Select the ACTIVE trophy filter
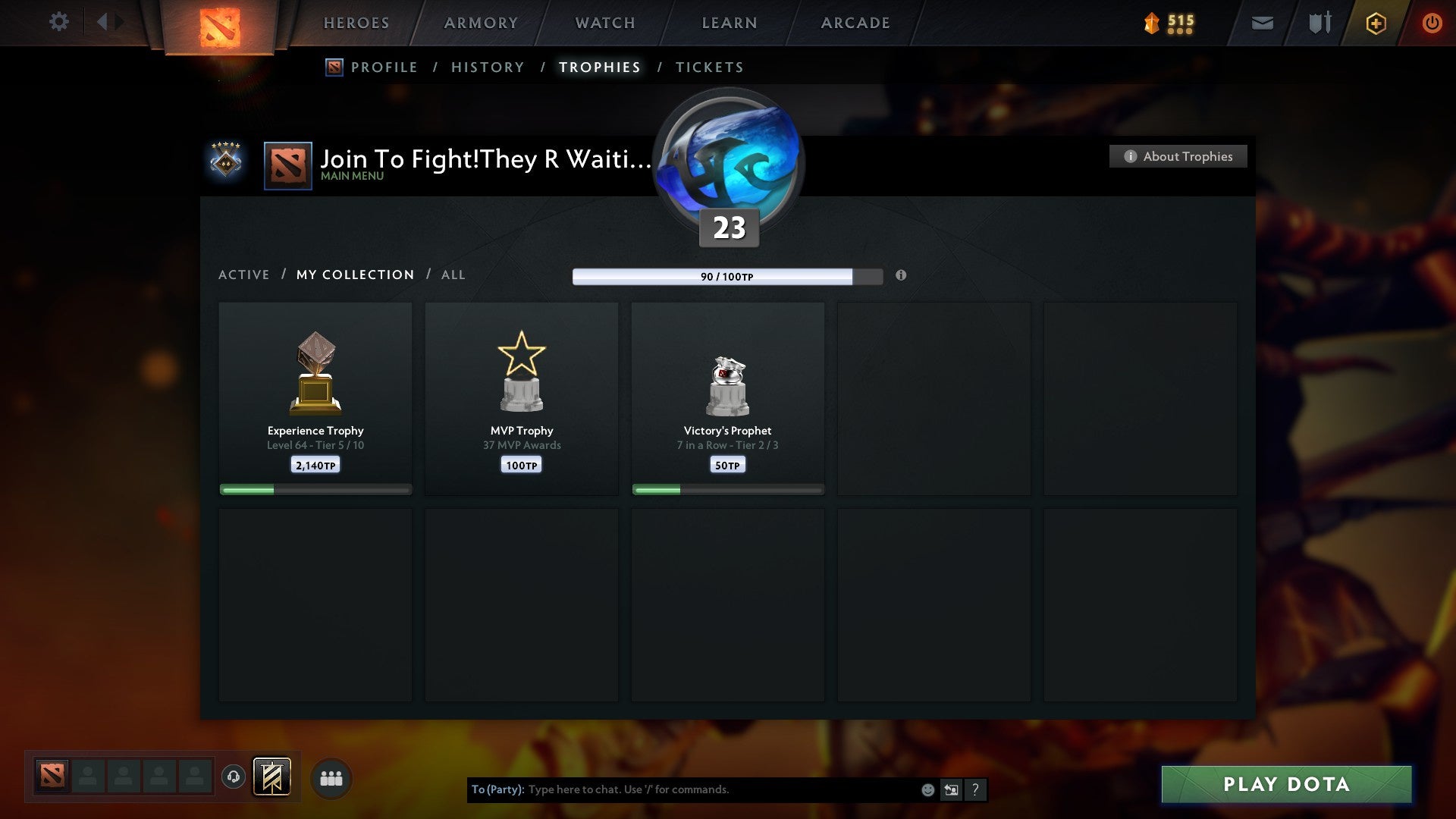 pos(244,275)
